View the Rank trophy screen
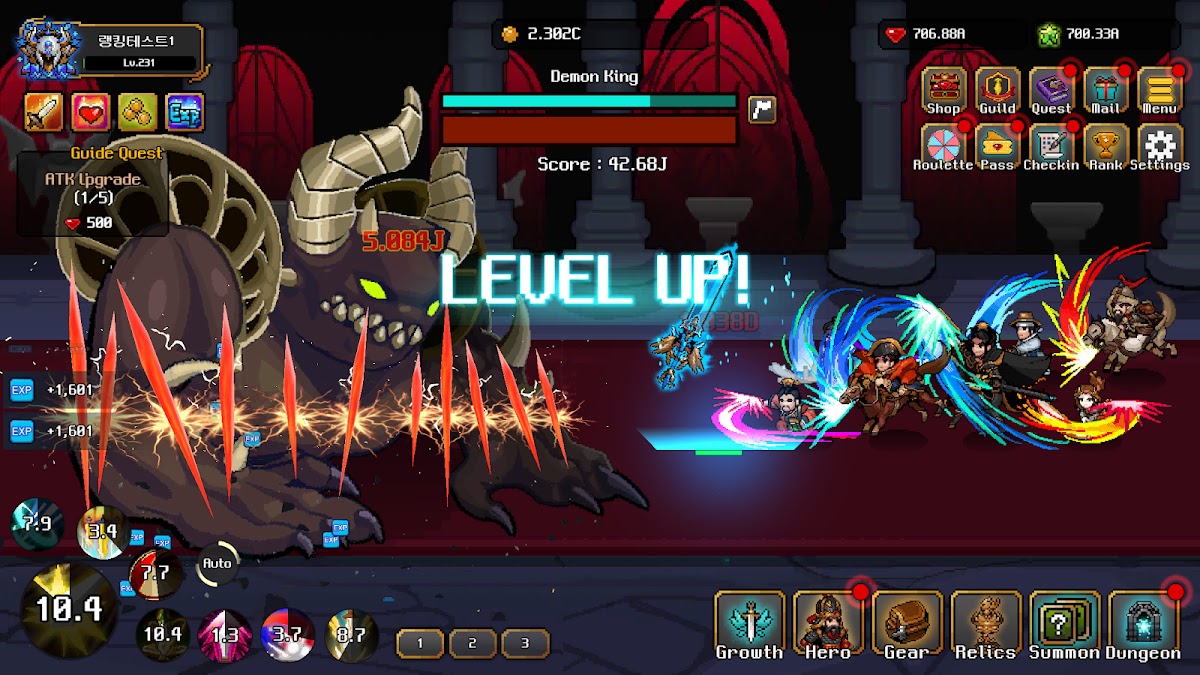 1106,146
